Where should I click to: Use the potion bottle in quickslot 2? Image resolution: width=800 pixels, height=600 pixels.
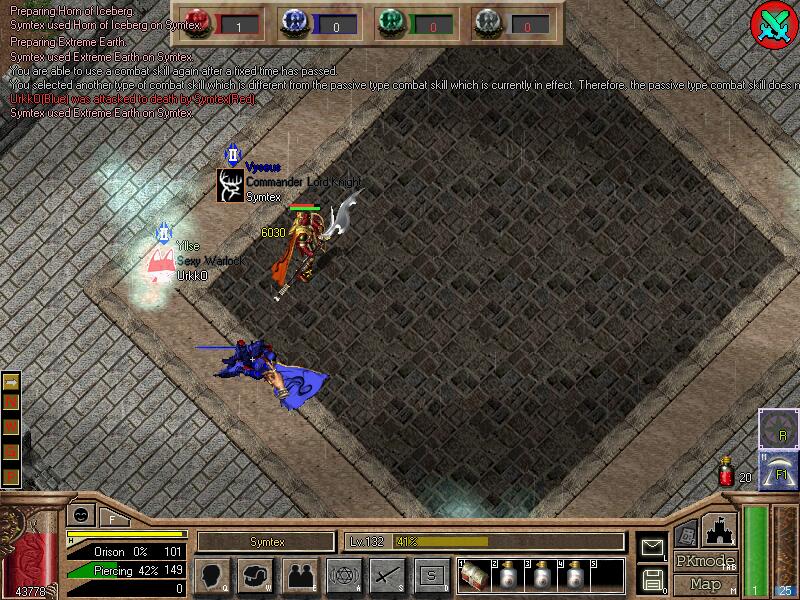point(508,575)
